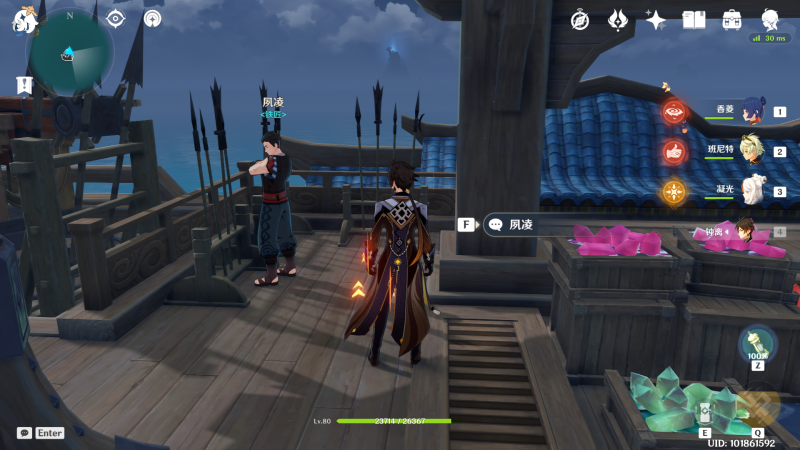800x450 pixels.
Task: Open the battle pass winged icon
Action: click(x=618, y=20)
